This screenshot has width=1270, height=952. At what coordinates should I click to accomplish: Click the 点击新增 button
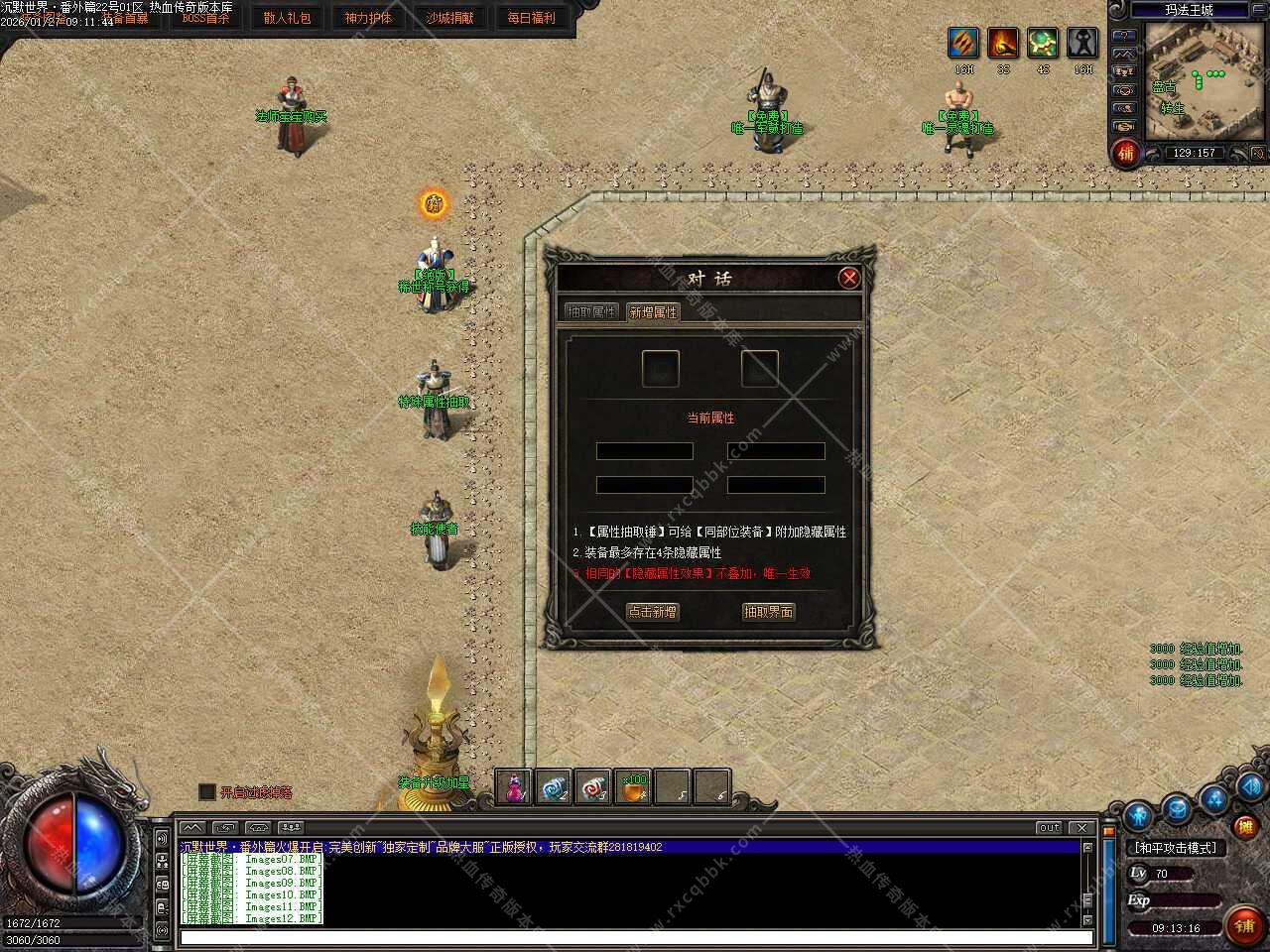(652, 612)
